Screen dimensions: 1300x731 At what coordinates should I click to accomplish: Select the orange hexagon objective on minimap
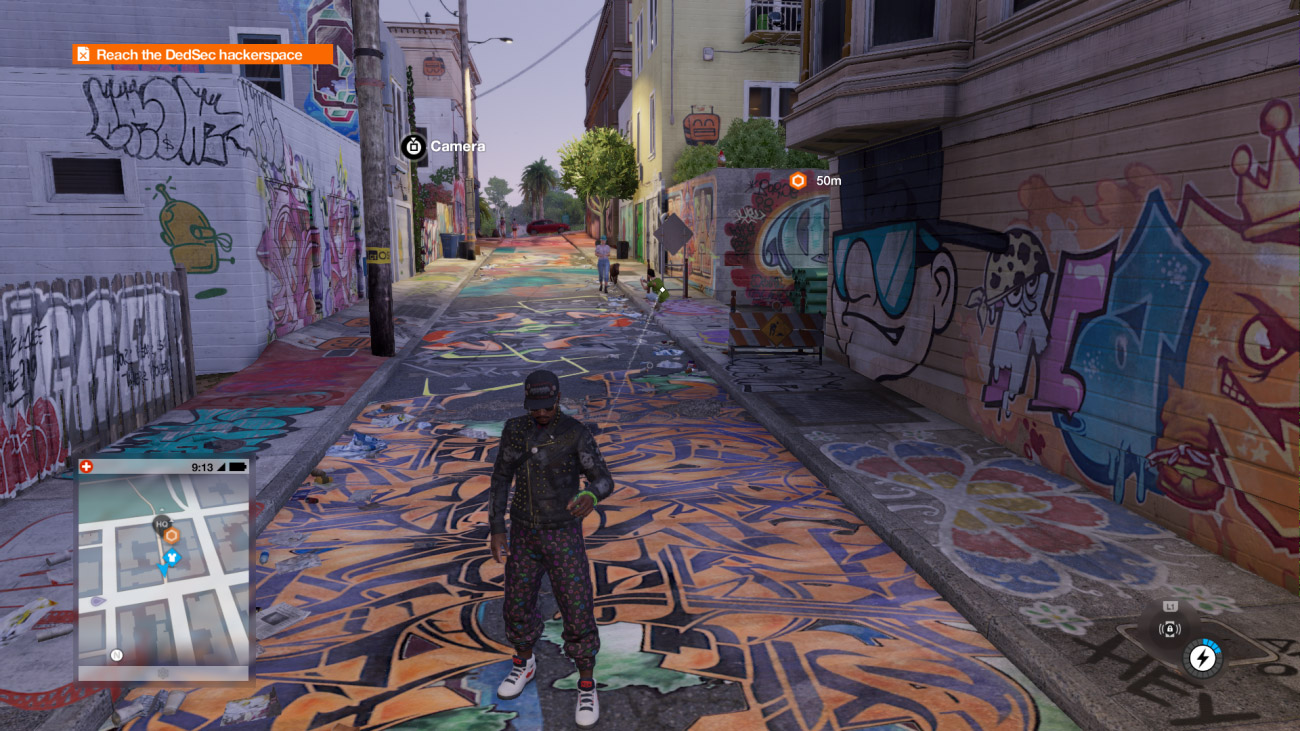click(x=171, y=536)
